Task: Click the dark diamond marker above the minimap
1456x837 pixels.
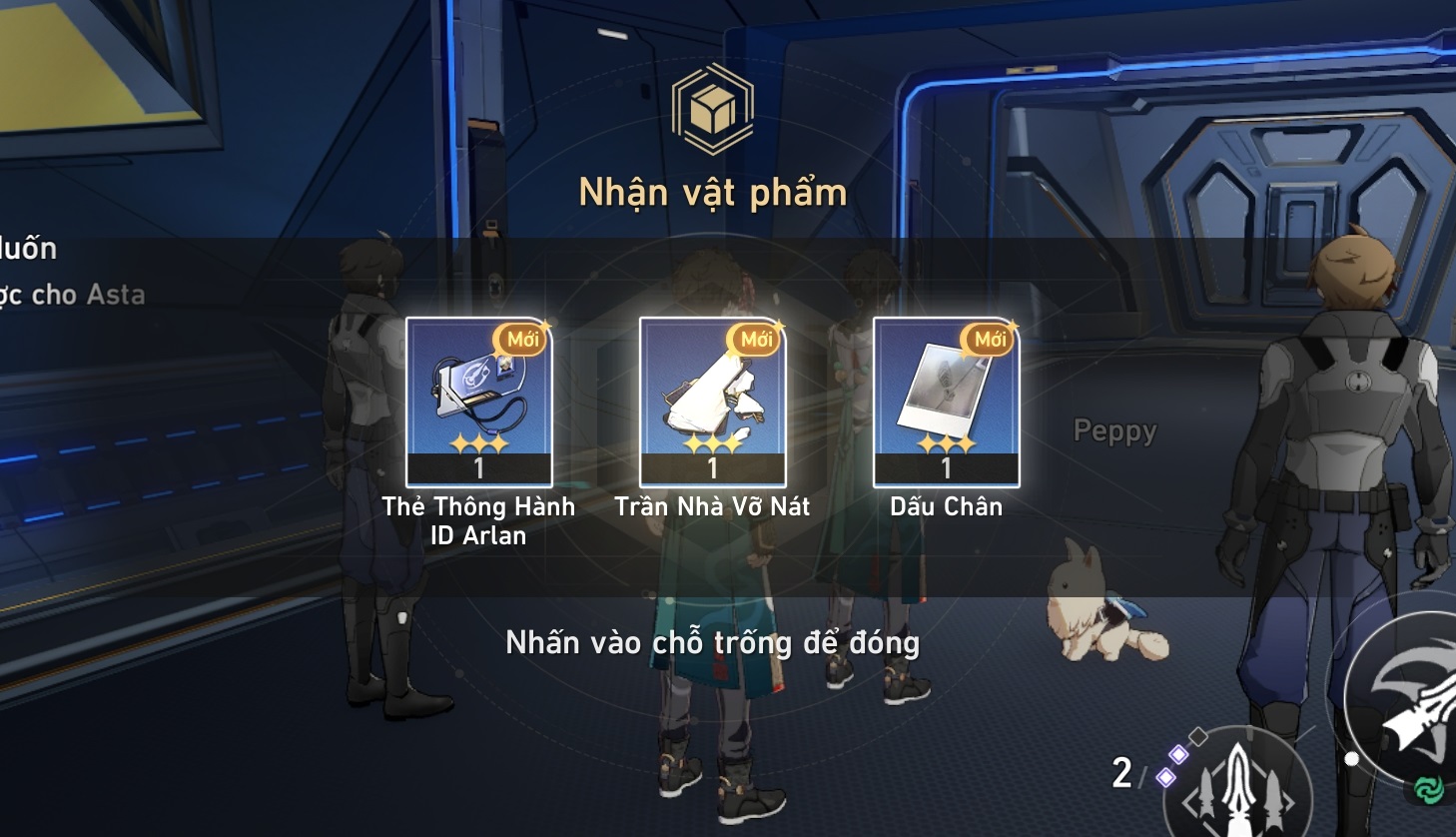Action: (1198, 736)
